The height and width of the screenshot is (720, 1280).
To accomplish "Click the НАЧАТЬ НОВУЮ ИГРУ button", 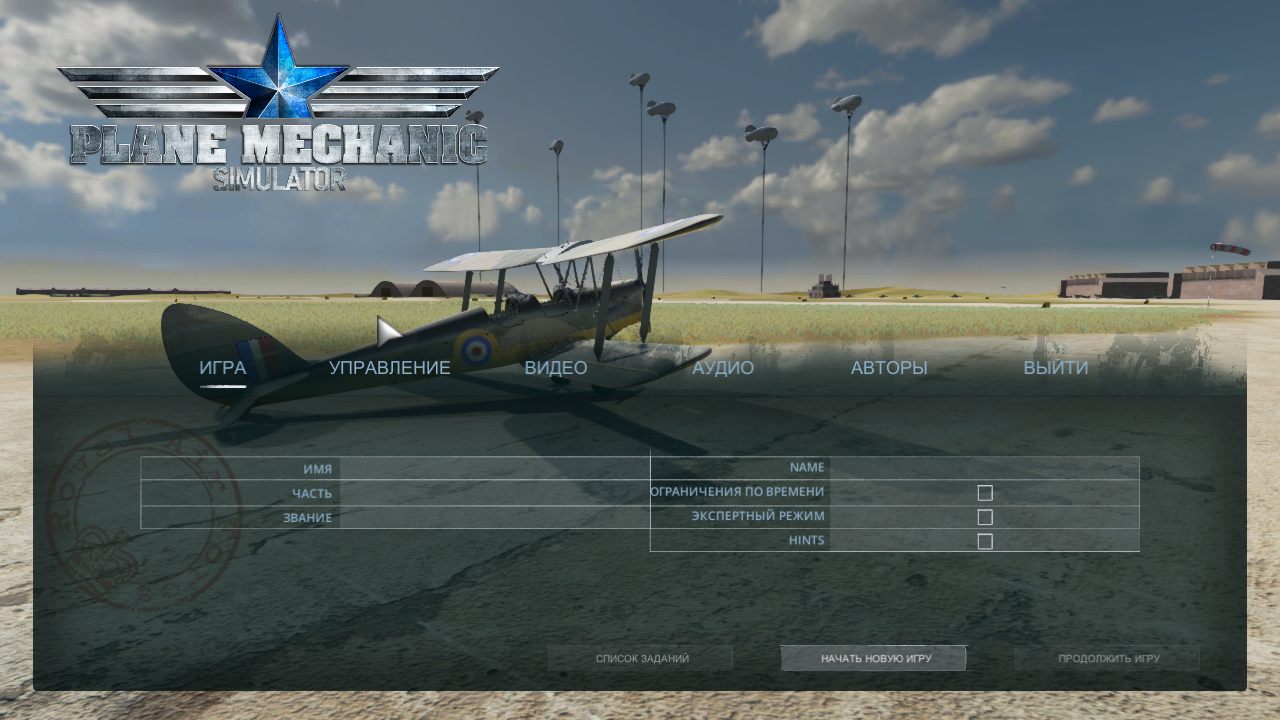I will click(874, 658).
